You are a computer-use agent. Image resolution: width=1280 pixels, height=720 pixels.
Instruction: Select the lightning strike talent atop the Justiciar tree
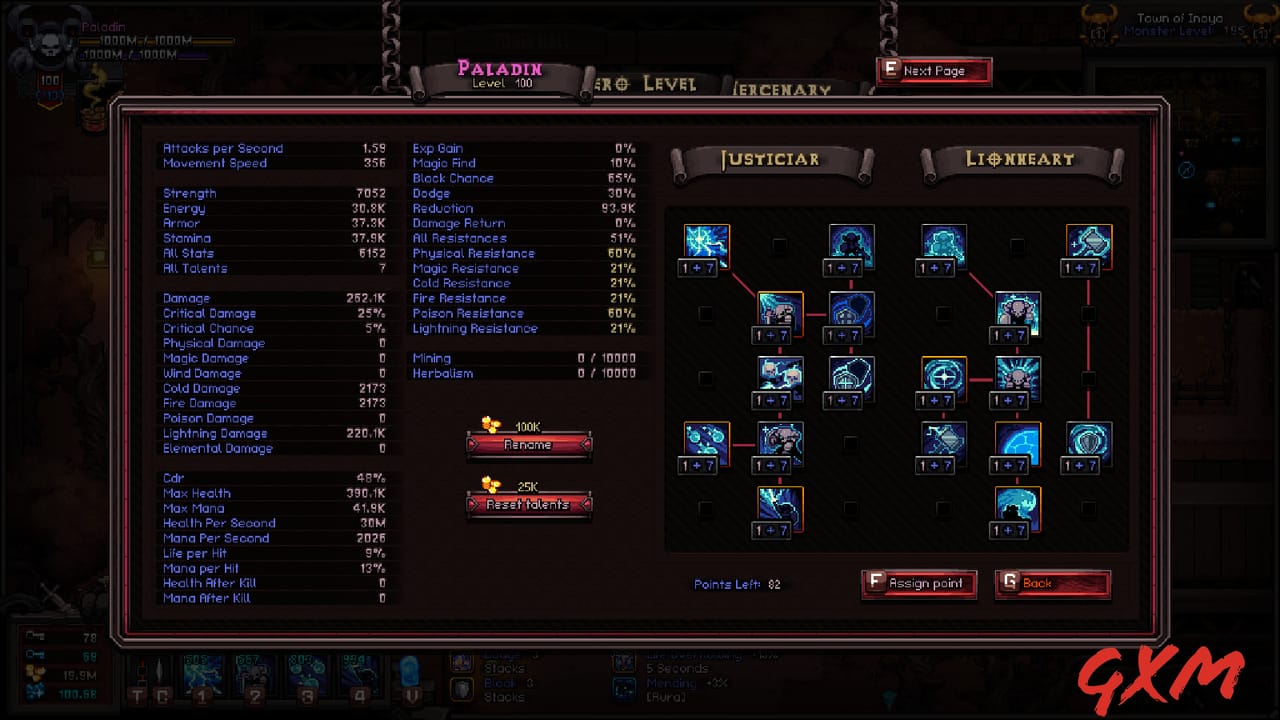coord(705,243)
